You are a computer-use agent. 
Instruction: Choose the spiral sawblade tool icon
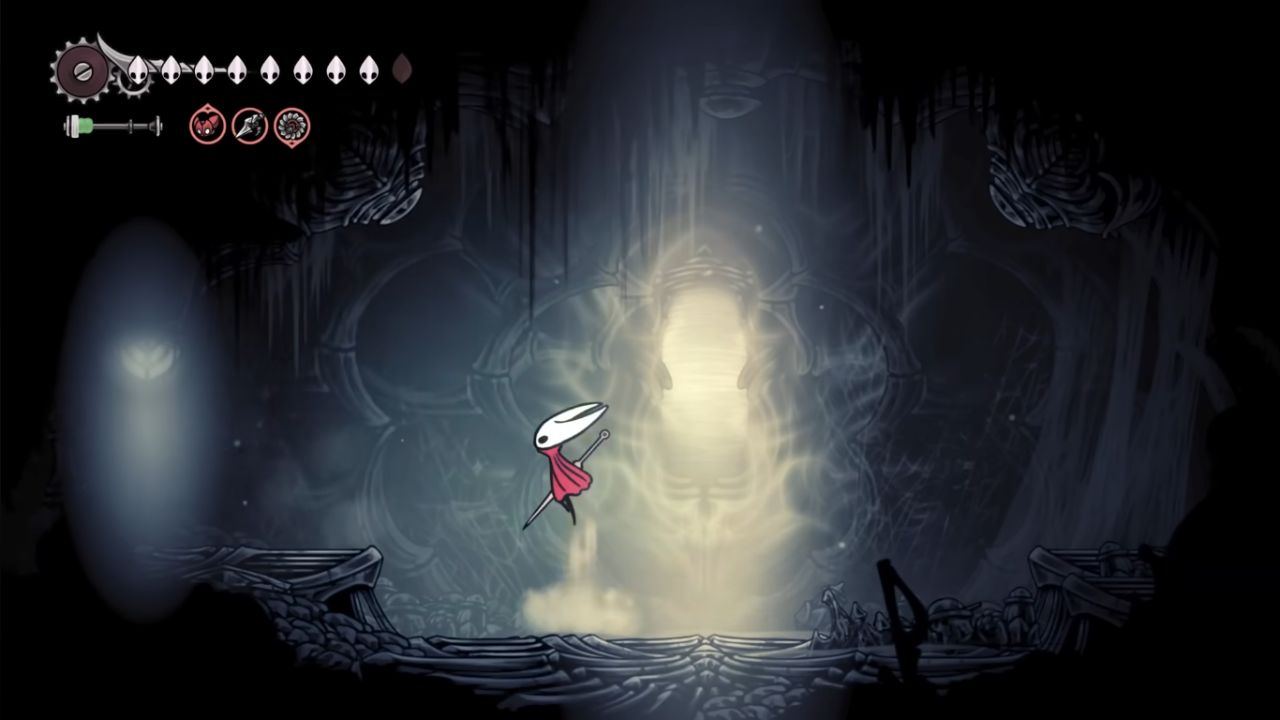(292, 126)
